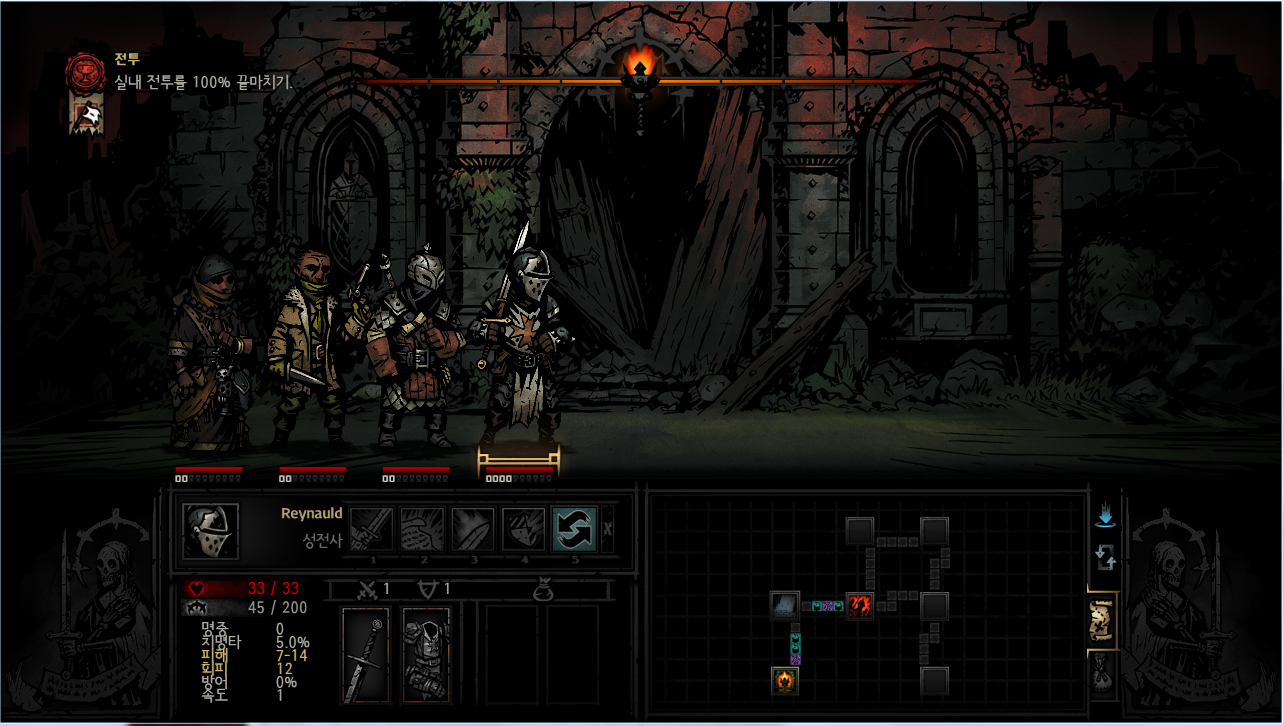This screenshot has width=1284, height=726.
Task: Open the map scroll tab
Action: tap(1104, 619)
